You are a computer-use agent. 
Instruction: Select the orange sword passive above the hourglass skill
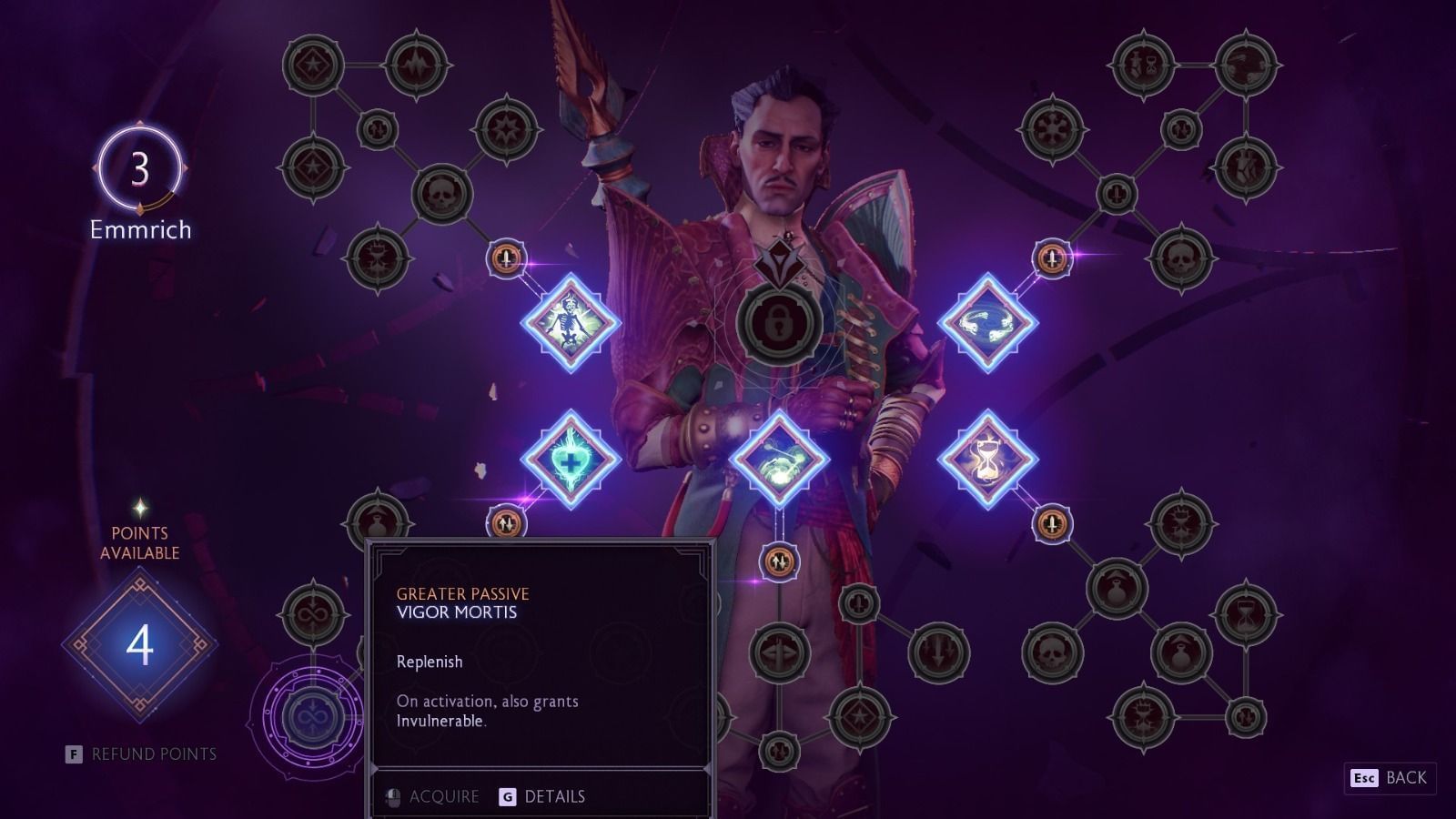[1048, 258]
